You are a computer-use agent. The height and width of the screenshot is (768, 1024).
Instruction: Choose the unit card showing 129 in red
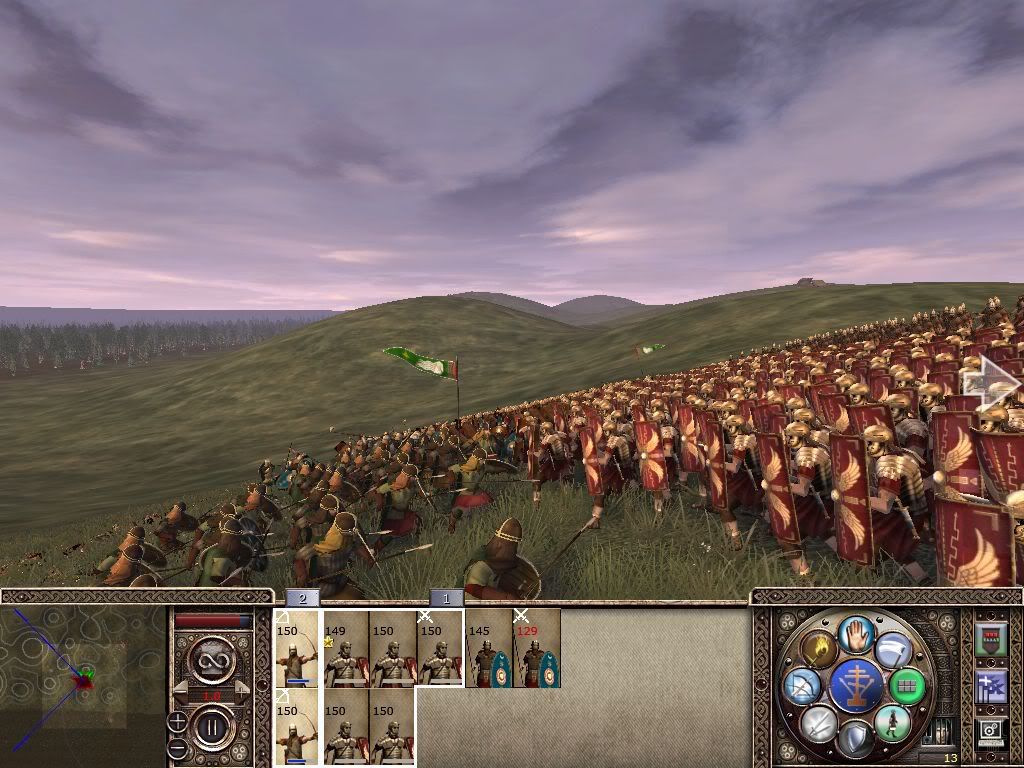click(x=536, y=649)
